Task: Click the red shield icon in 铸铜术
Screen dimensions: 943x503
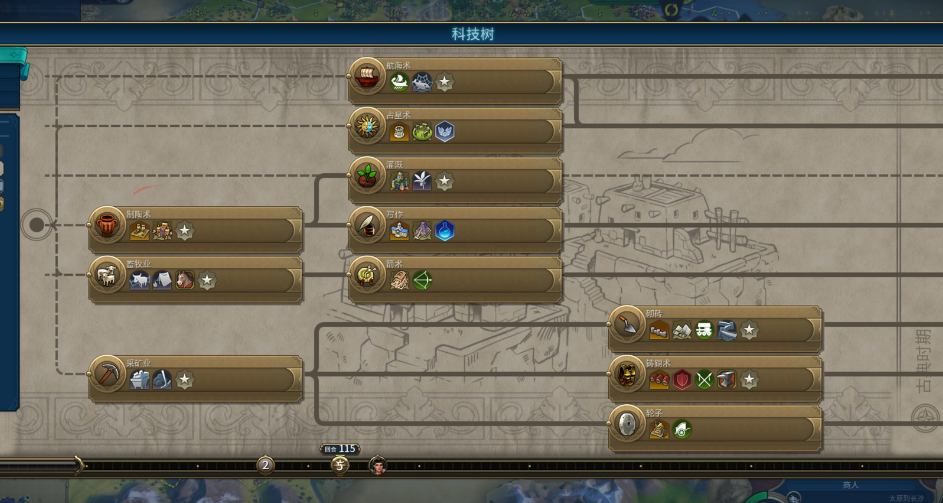Action: (x=682, y=380)
